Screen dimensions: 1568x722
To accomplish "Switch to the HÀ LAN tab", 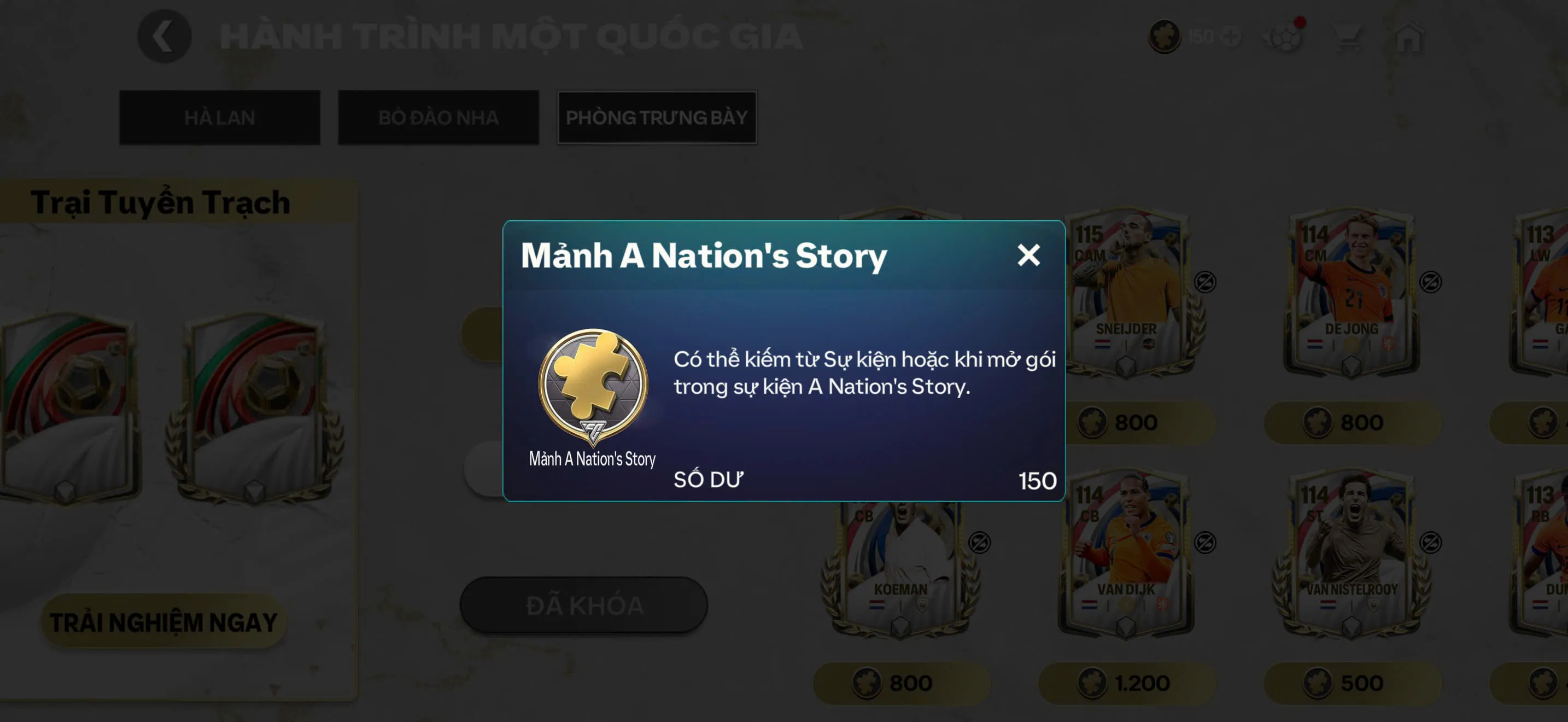I will (x=219, y=118).
